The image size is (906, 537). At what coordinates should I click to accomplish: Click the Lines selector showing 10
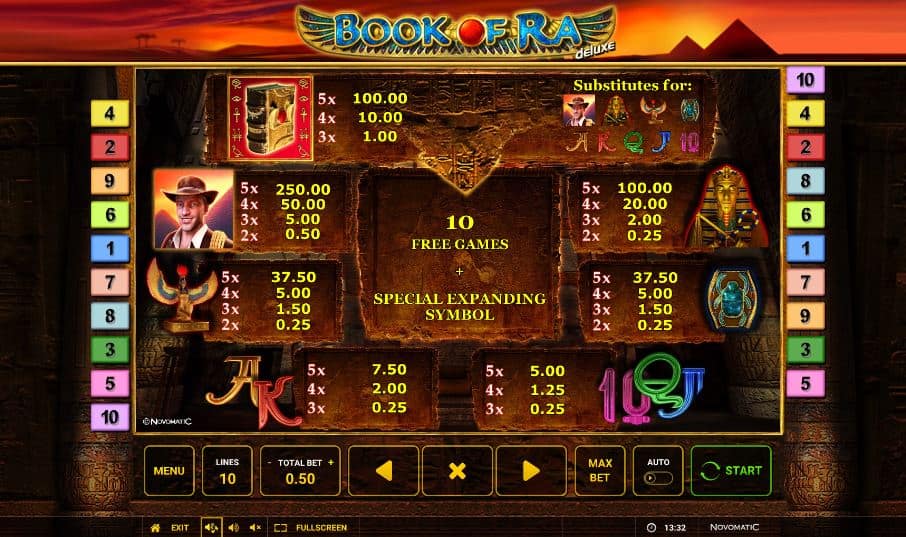(227, 470)
